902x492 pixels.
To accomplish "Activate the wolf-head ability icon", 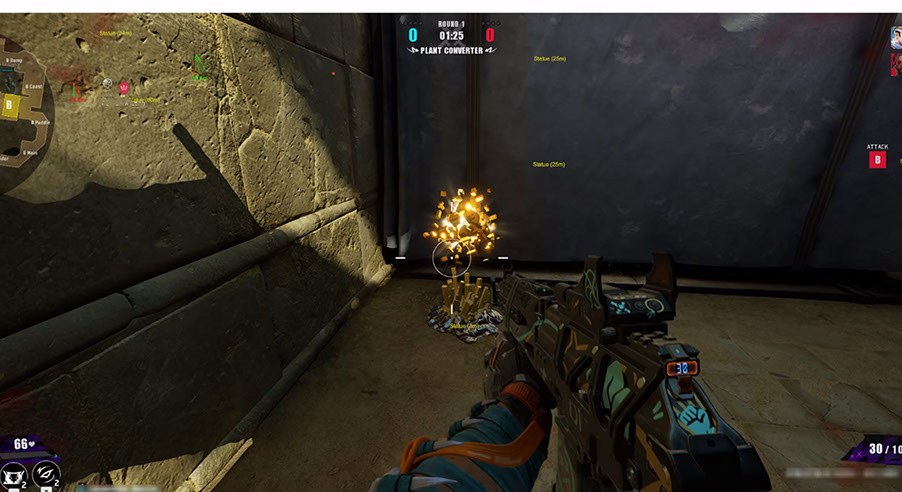I will (x=13, y=476).
